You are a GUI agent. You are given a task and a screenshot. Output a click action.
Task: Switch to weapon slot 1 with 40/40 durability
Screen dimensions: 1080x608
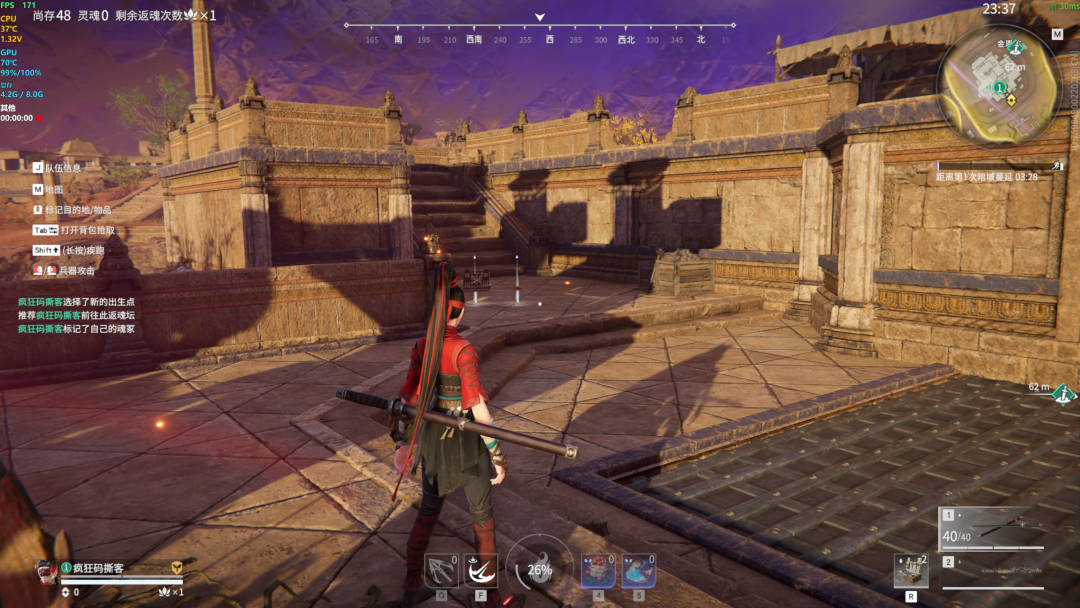tap(991, 529)
